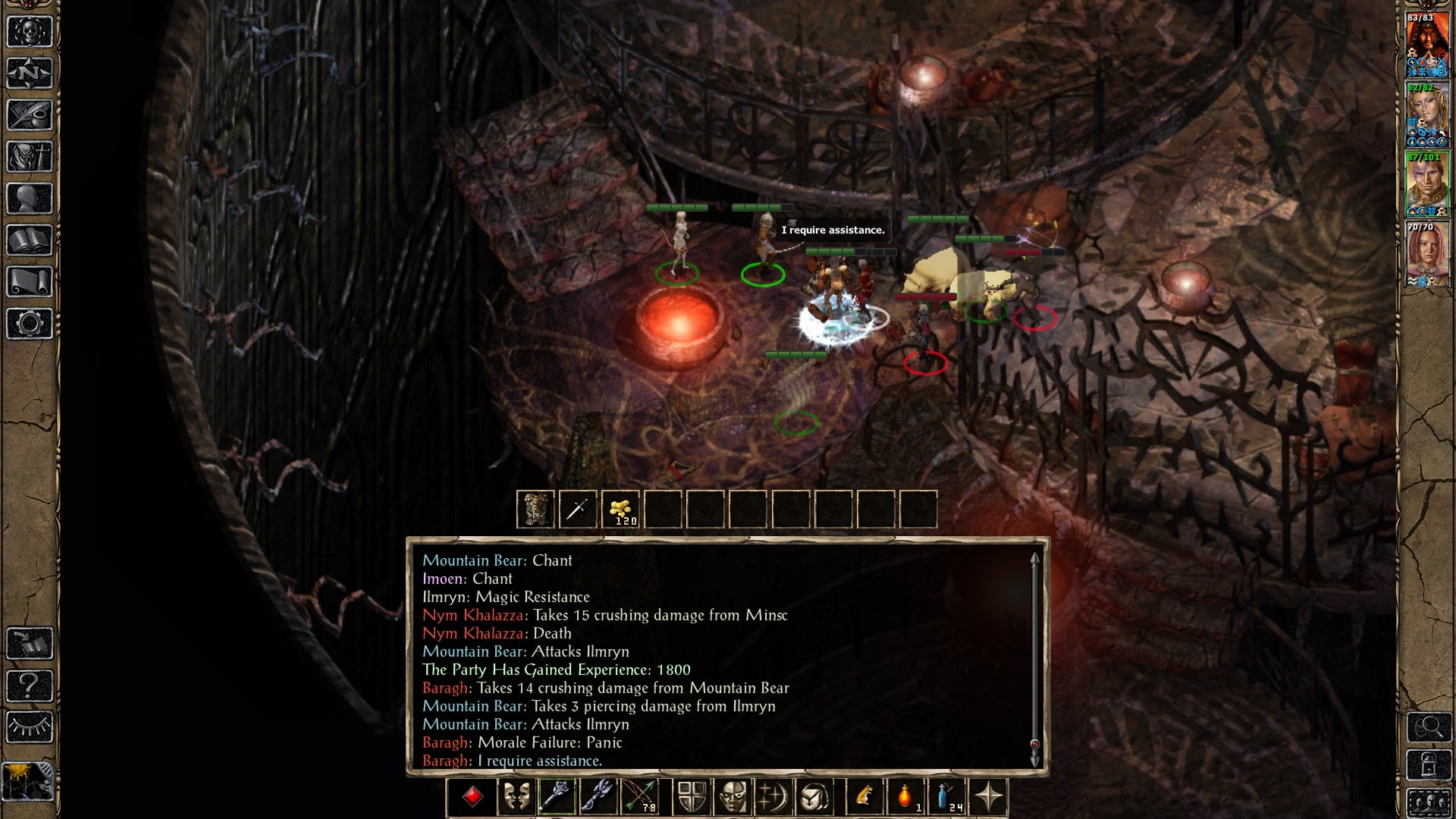Click the help question mark button

pyautogui.click(x=30, y=686)
